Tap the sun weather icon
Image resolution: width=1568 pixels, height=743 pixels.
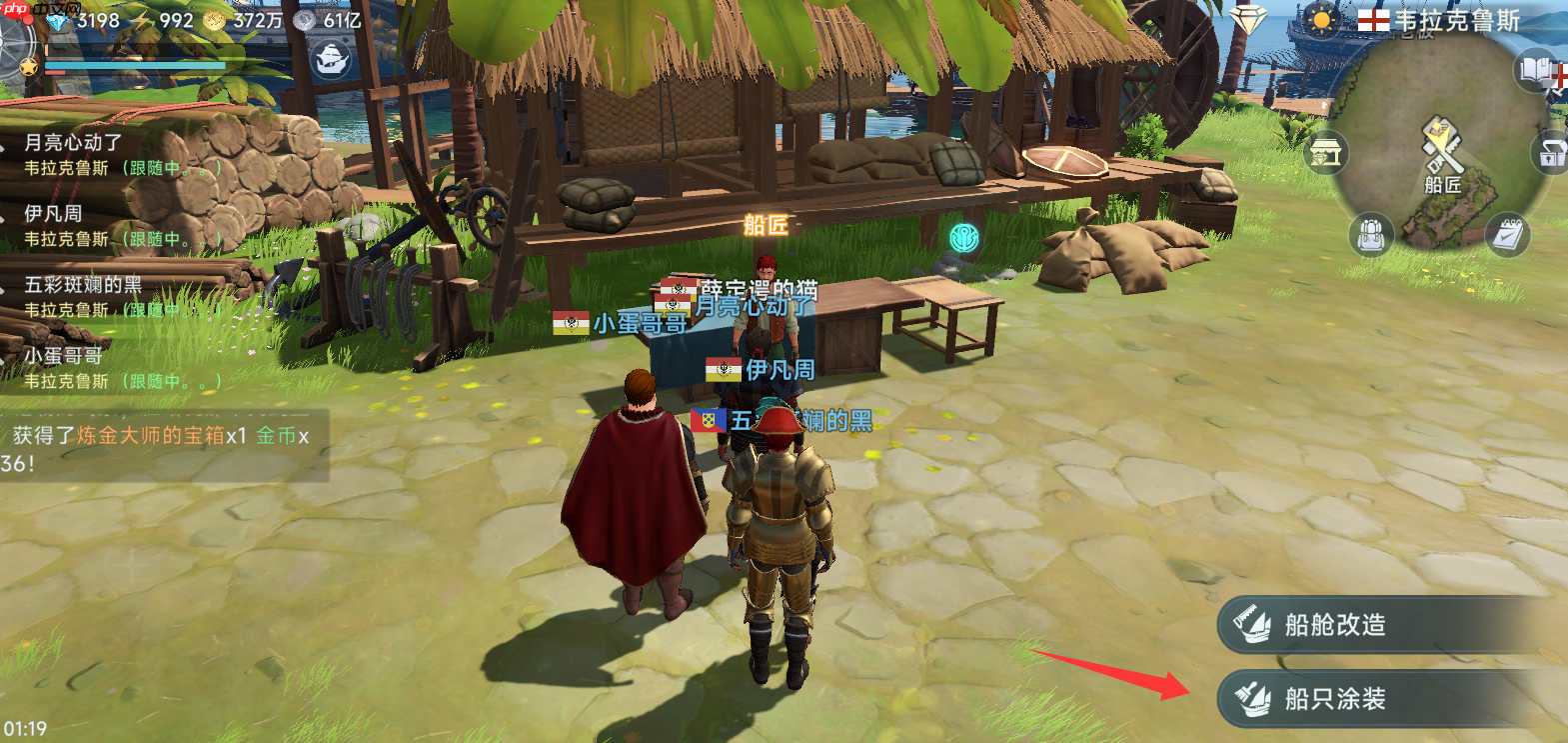click(1321, 20)
